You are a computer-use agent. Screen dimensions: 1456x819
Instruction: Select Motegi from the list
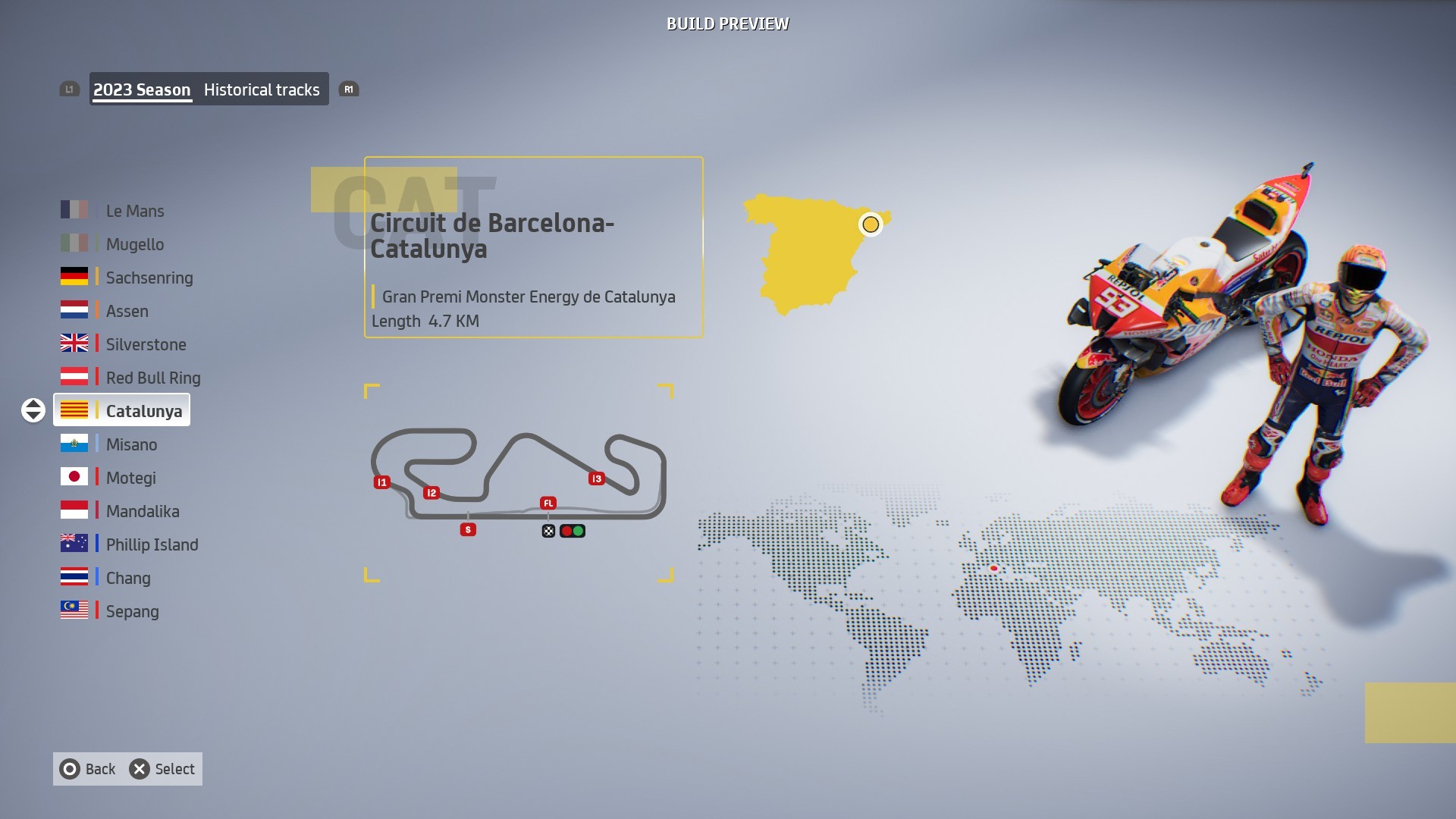[x=130, y=478]
